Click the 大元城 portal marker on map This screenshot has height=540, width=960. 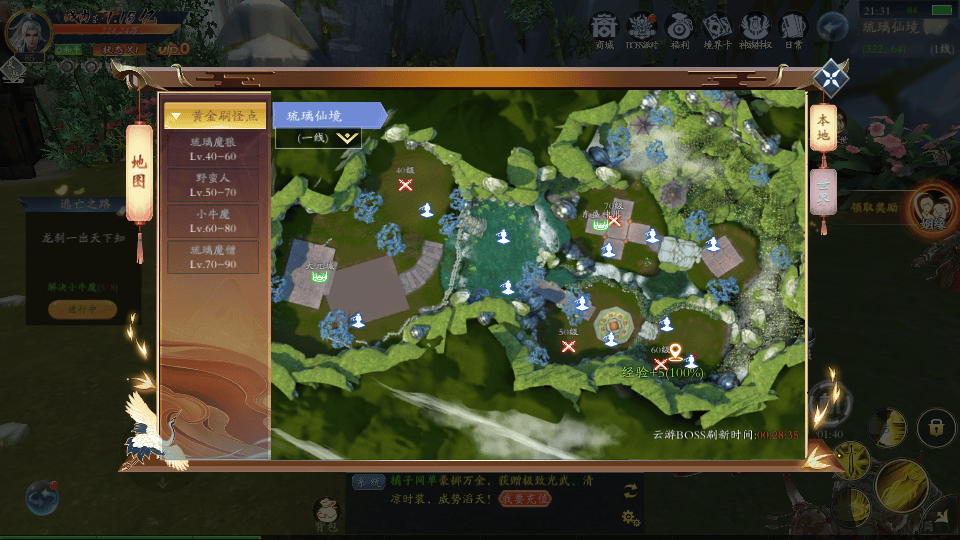tap(320, 274)
